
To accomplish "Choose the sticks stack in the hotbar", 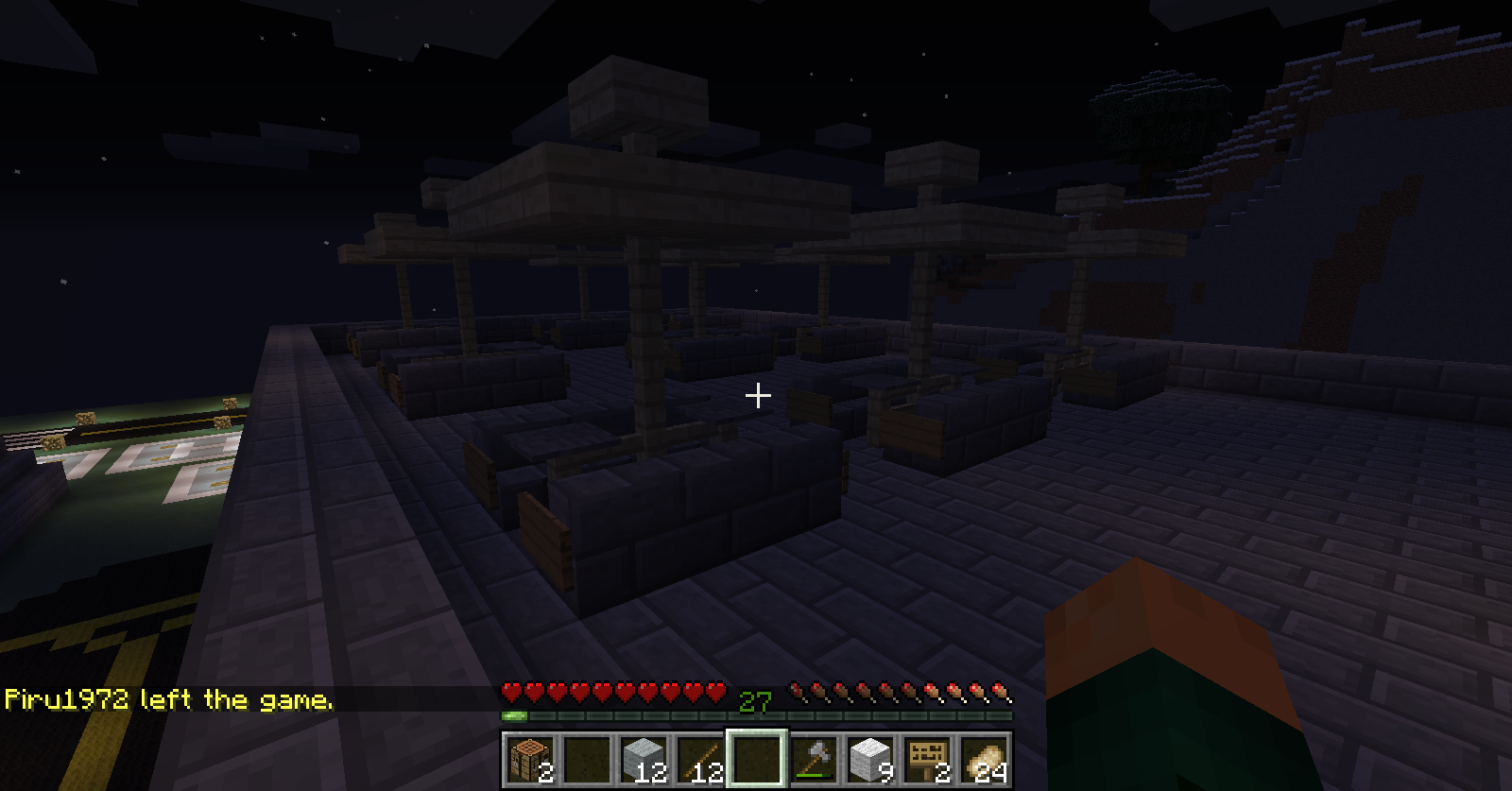I will coord(700,759).
